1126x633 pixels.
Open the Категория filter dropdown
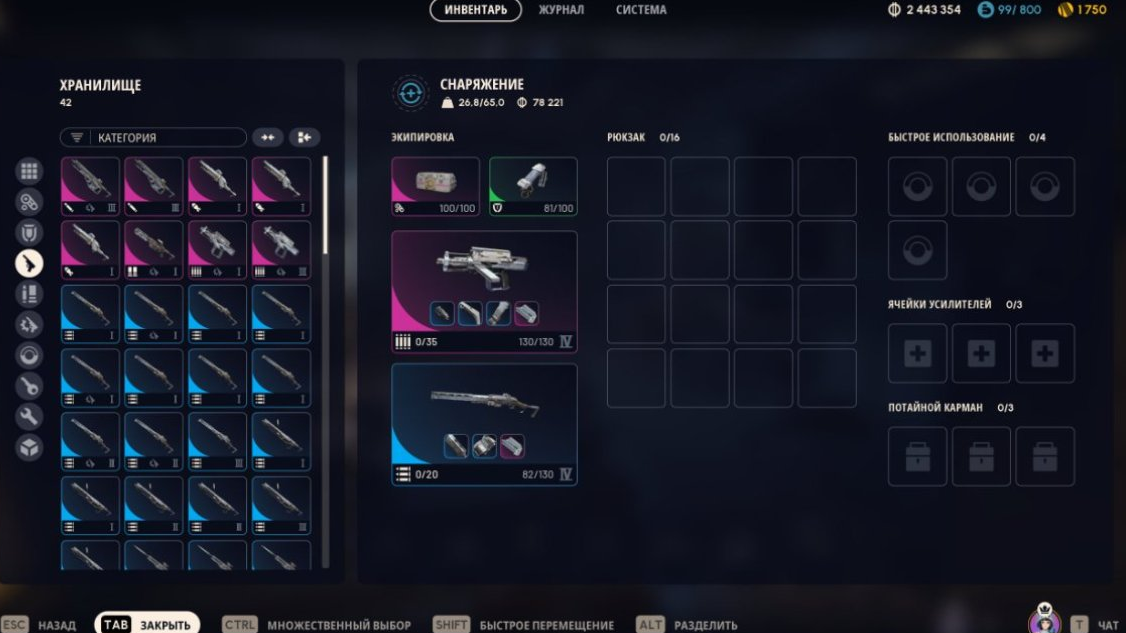click(153, 138)
